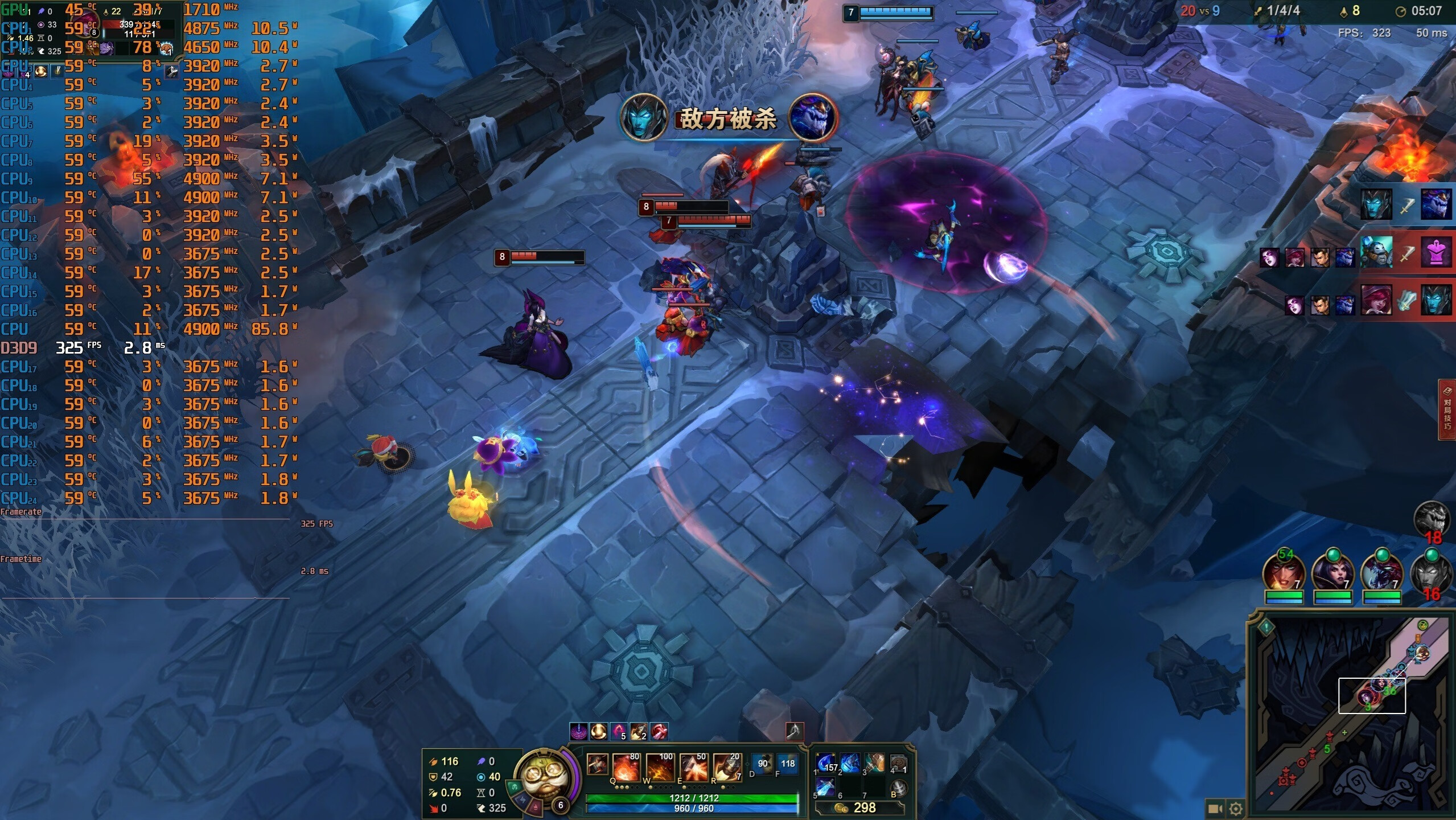Select the passive ability icon left of Q
This screenshot has height=820, width=1456.
coord(597,764)
